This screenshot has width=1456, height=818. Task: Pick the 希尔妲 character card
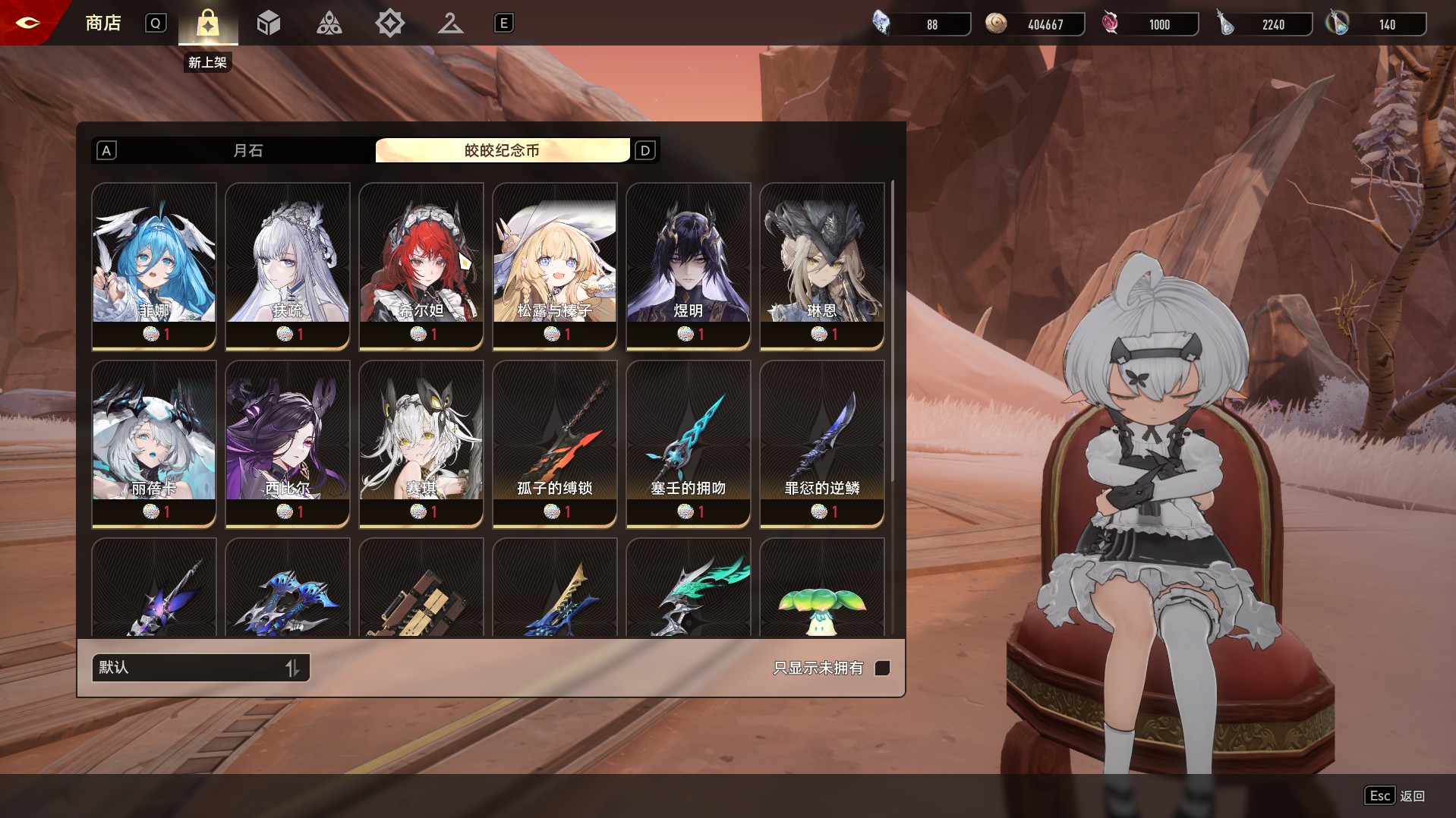(x=421, y=266)
